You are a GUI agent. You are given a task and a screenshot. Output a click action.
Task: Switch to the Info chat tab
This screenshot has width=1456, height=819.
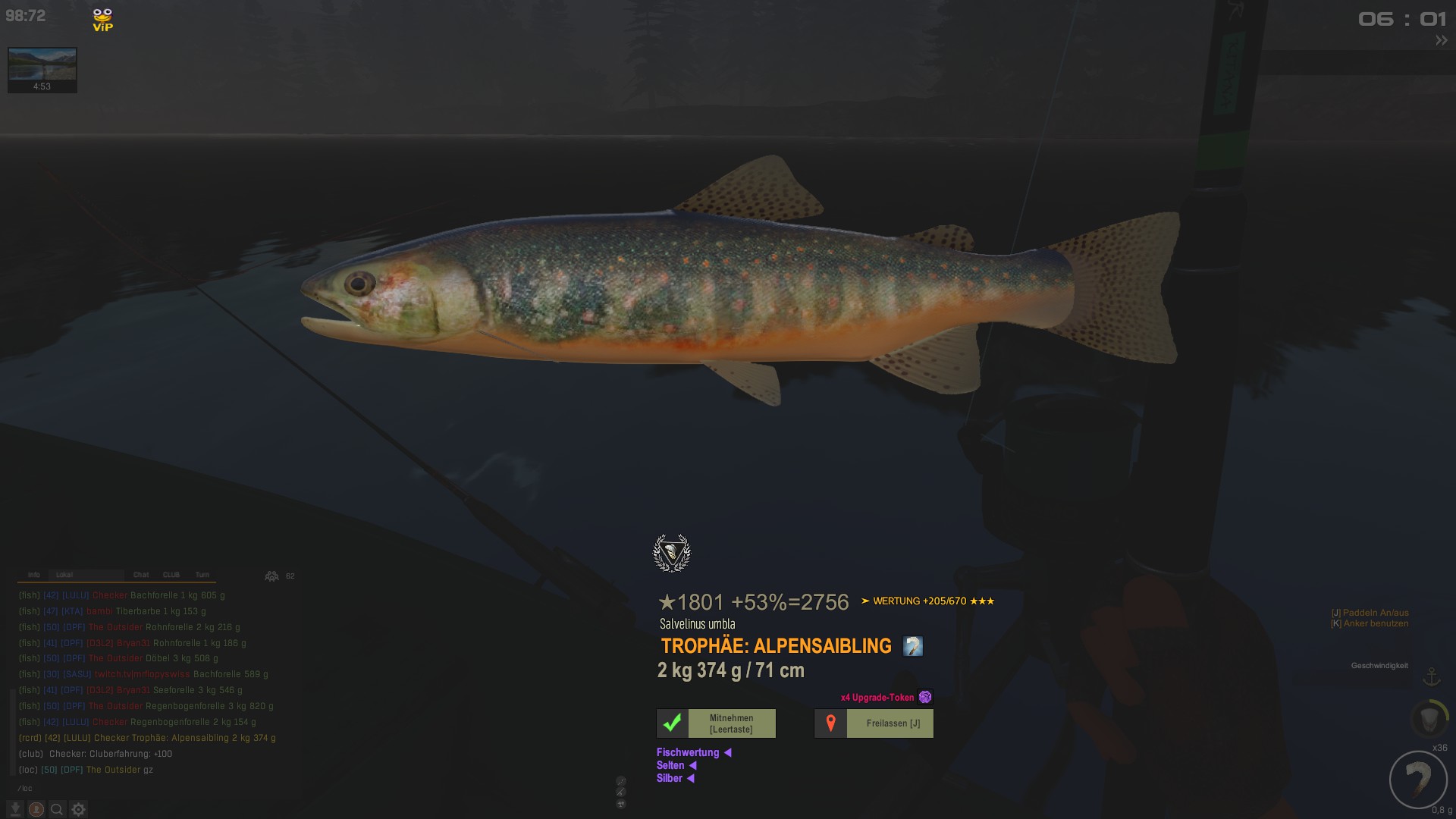(x=33, y=575)
